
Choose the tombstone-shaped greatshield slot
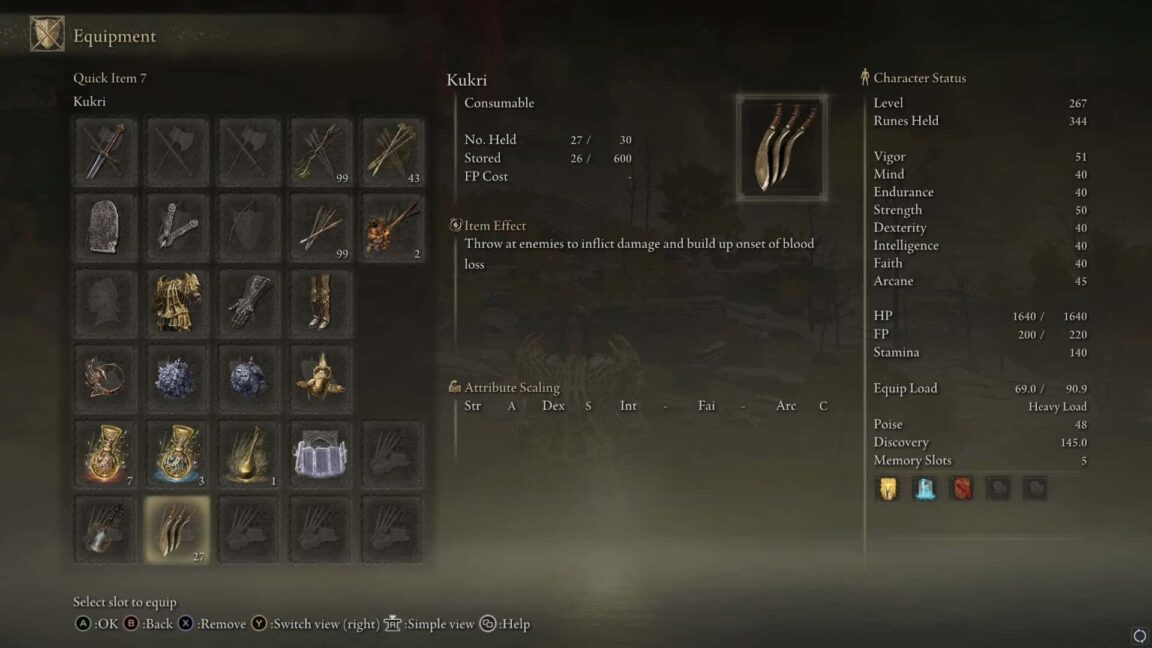point(105,227)
